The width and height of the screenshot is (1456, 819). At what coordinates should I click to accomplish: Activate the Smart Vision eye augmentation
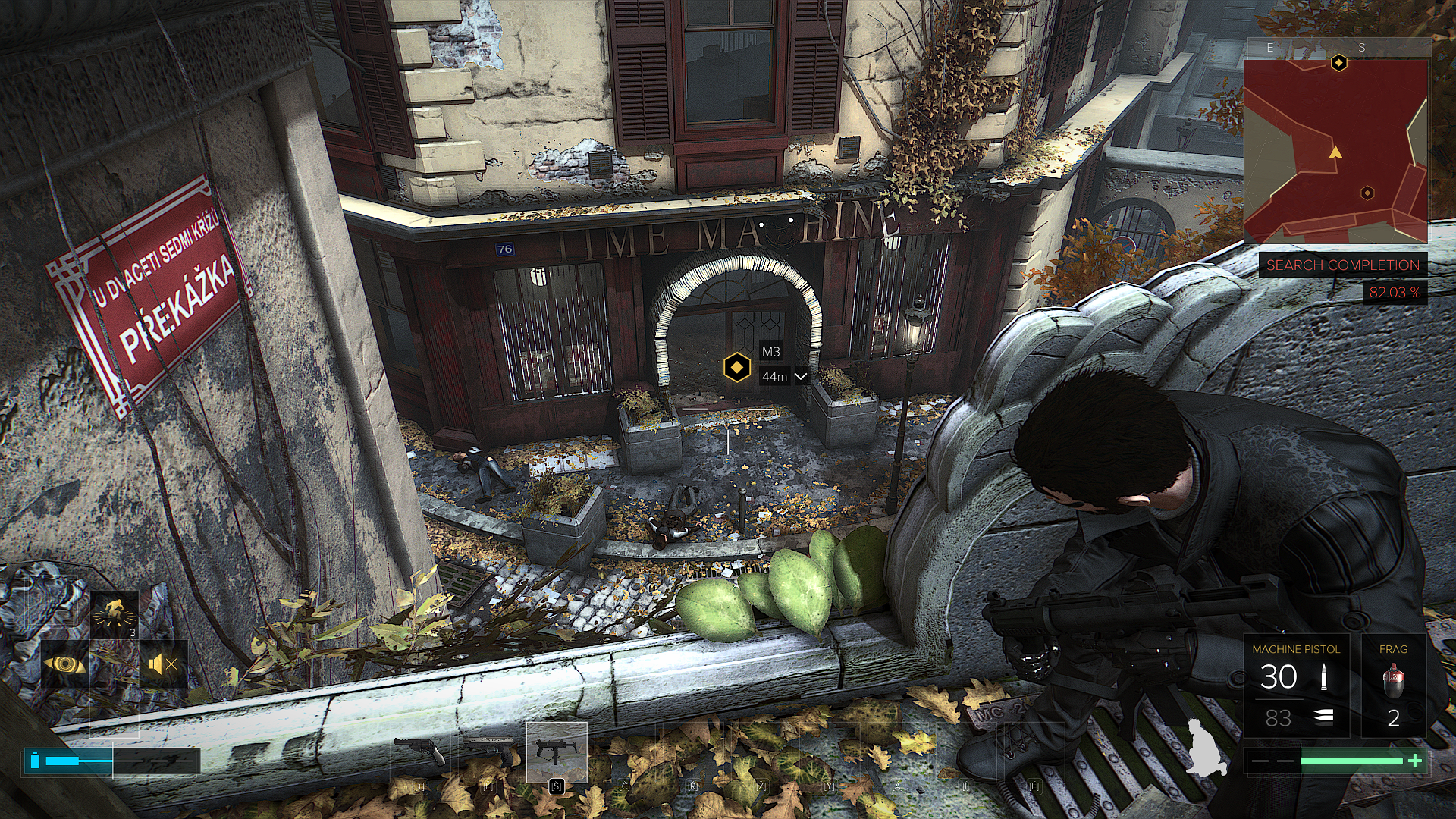(65, 665)
